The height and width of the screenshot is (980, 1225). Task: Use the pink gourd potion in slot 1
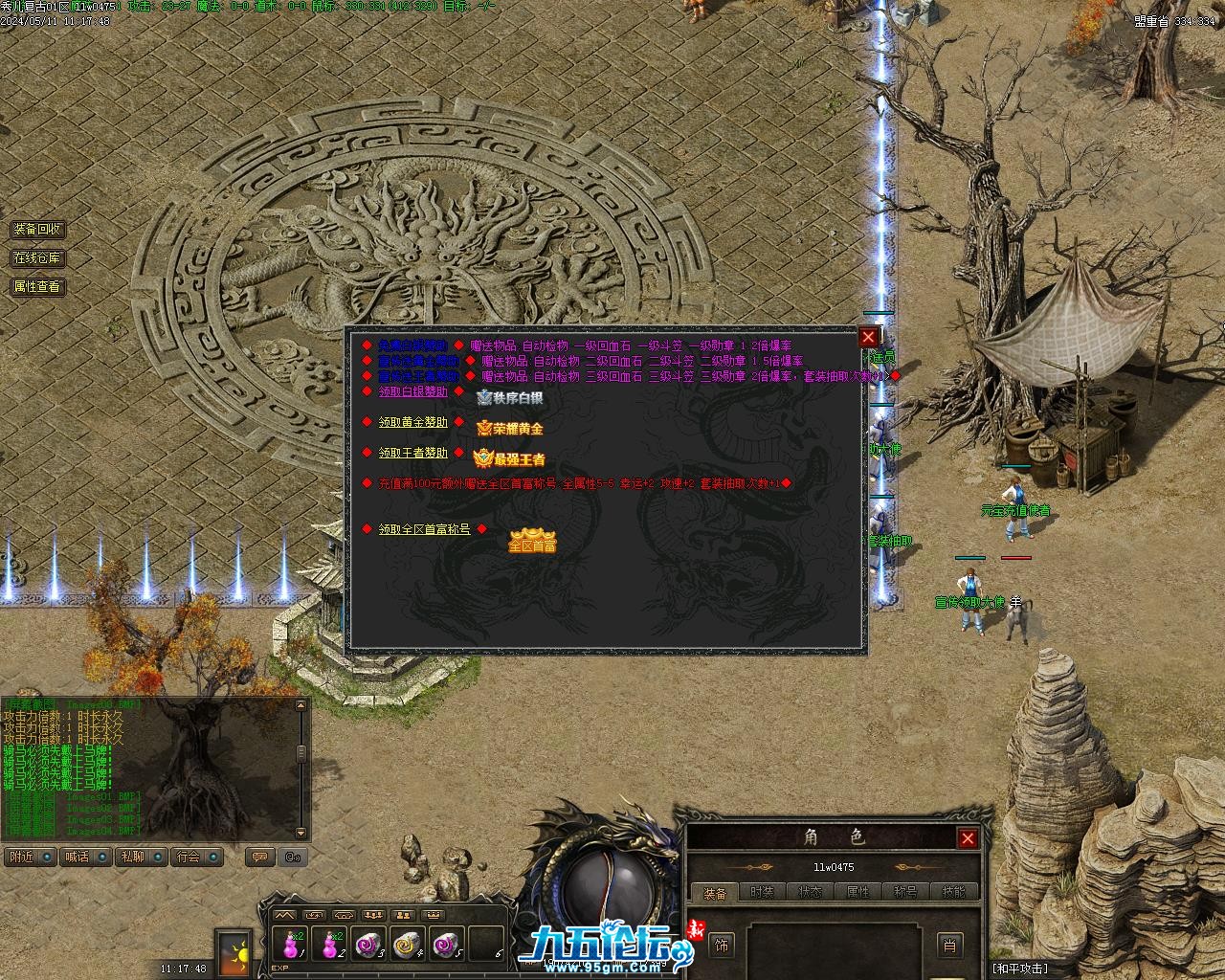[x=290, y=944]
